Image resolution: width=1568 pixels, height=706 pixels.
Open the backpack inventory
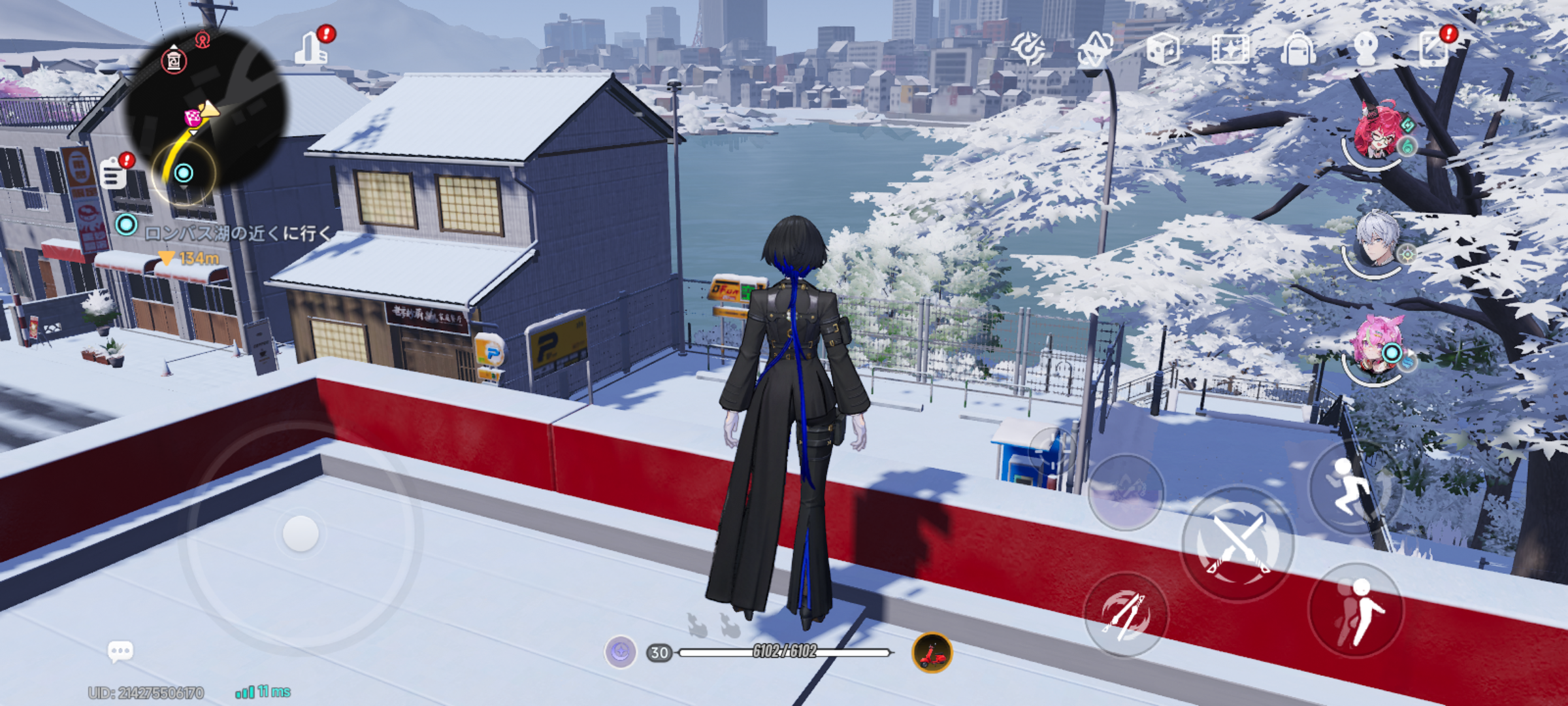1298,49
